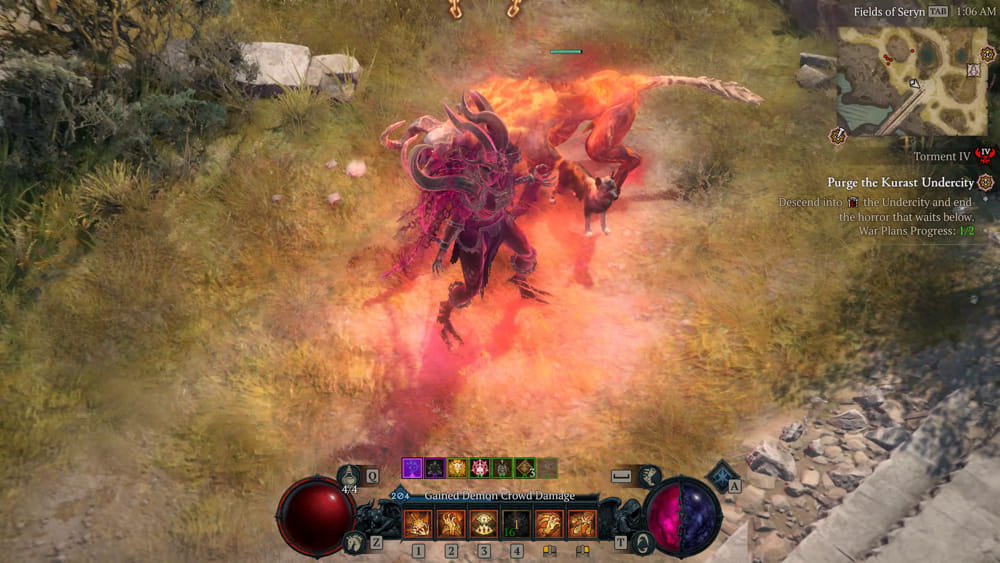This screenshot has width=1000, height=563.
Task: Trigger the third skill slot ability
Action: click(483, 524)
